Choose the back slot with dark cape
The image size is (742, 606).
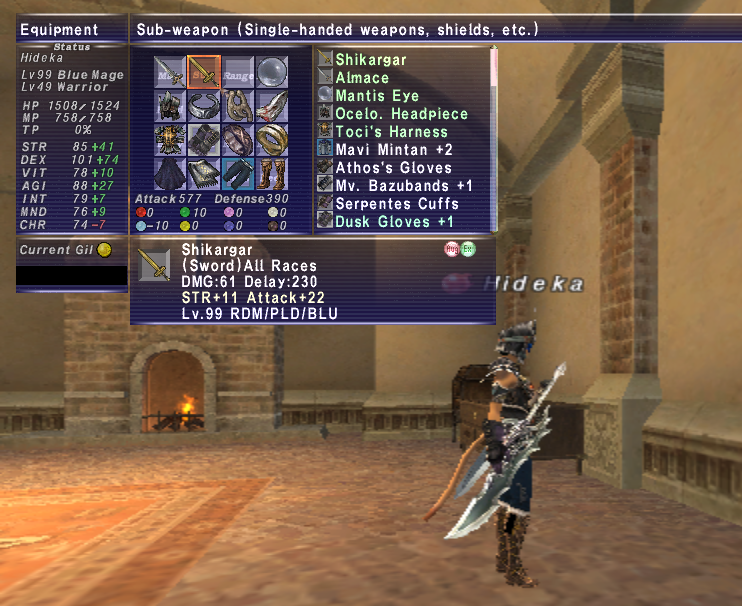(x=170, y=172)
